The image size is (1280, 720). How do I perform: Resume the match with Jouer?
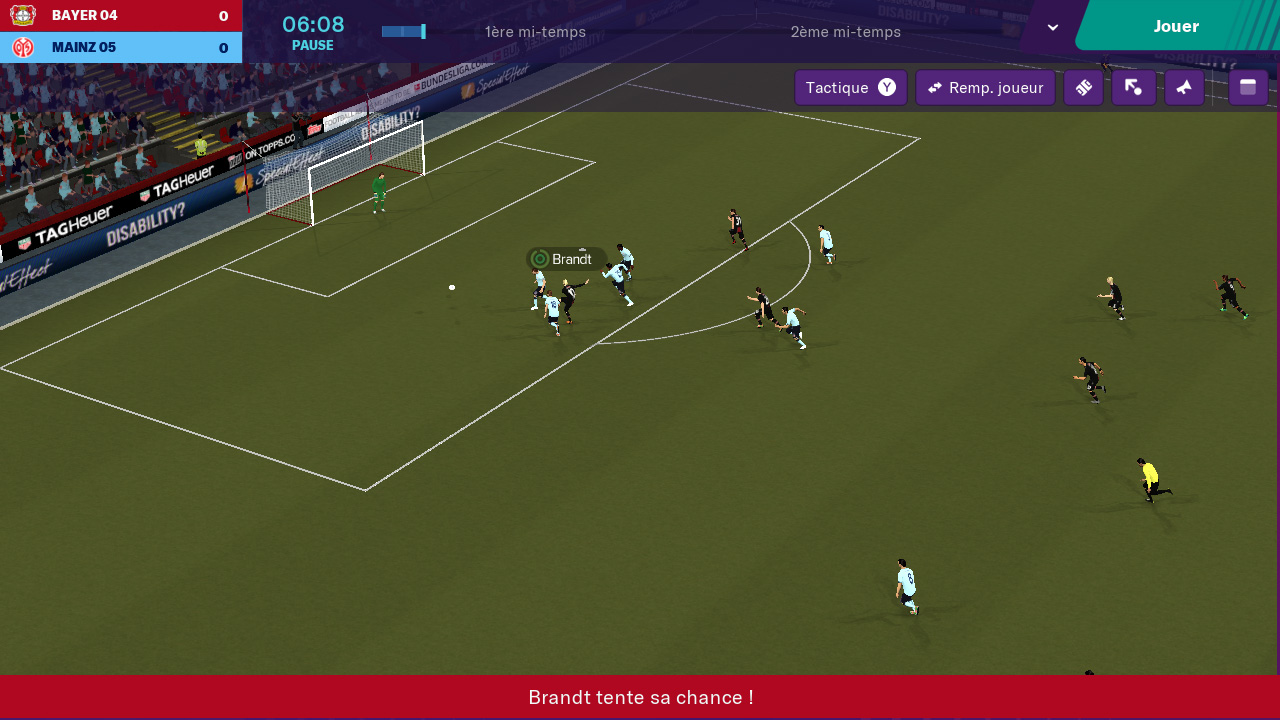point(1176,26)
